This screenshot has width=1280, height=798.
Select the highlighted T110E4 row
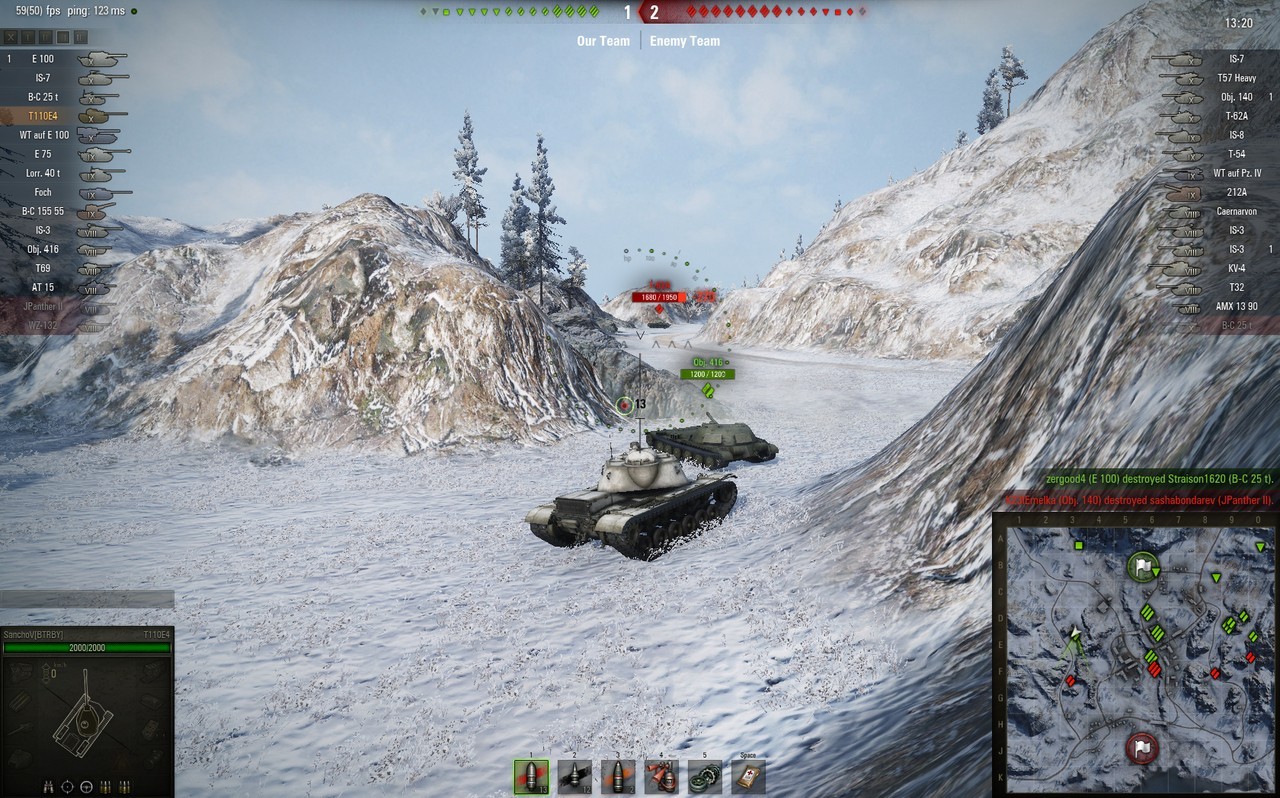tap(60, 116)
